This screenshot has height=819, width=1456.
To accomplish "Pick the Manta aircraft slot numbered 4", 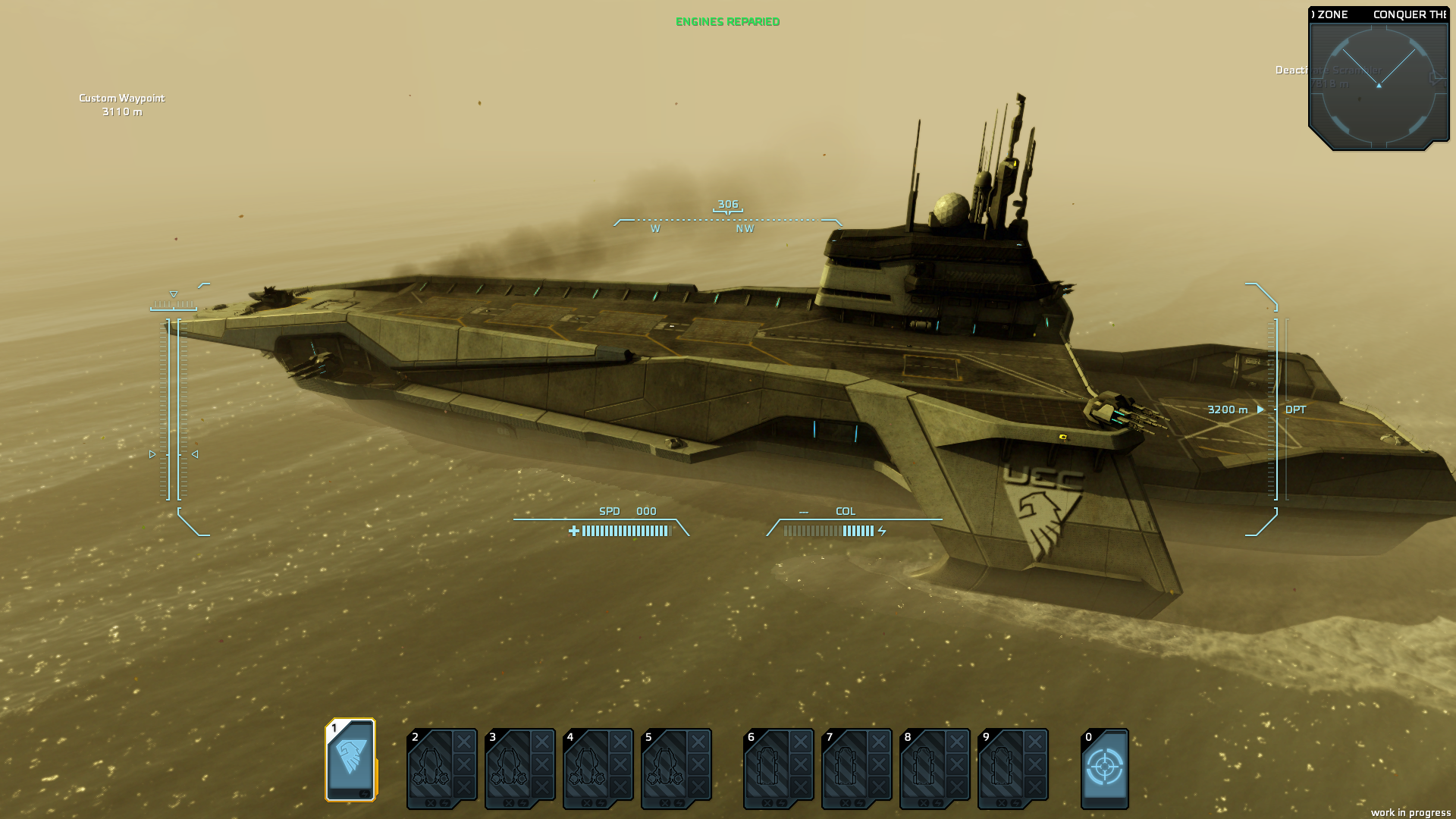I will [588, 769].
